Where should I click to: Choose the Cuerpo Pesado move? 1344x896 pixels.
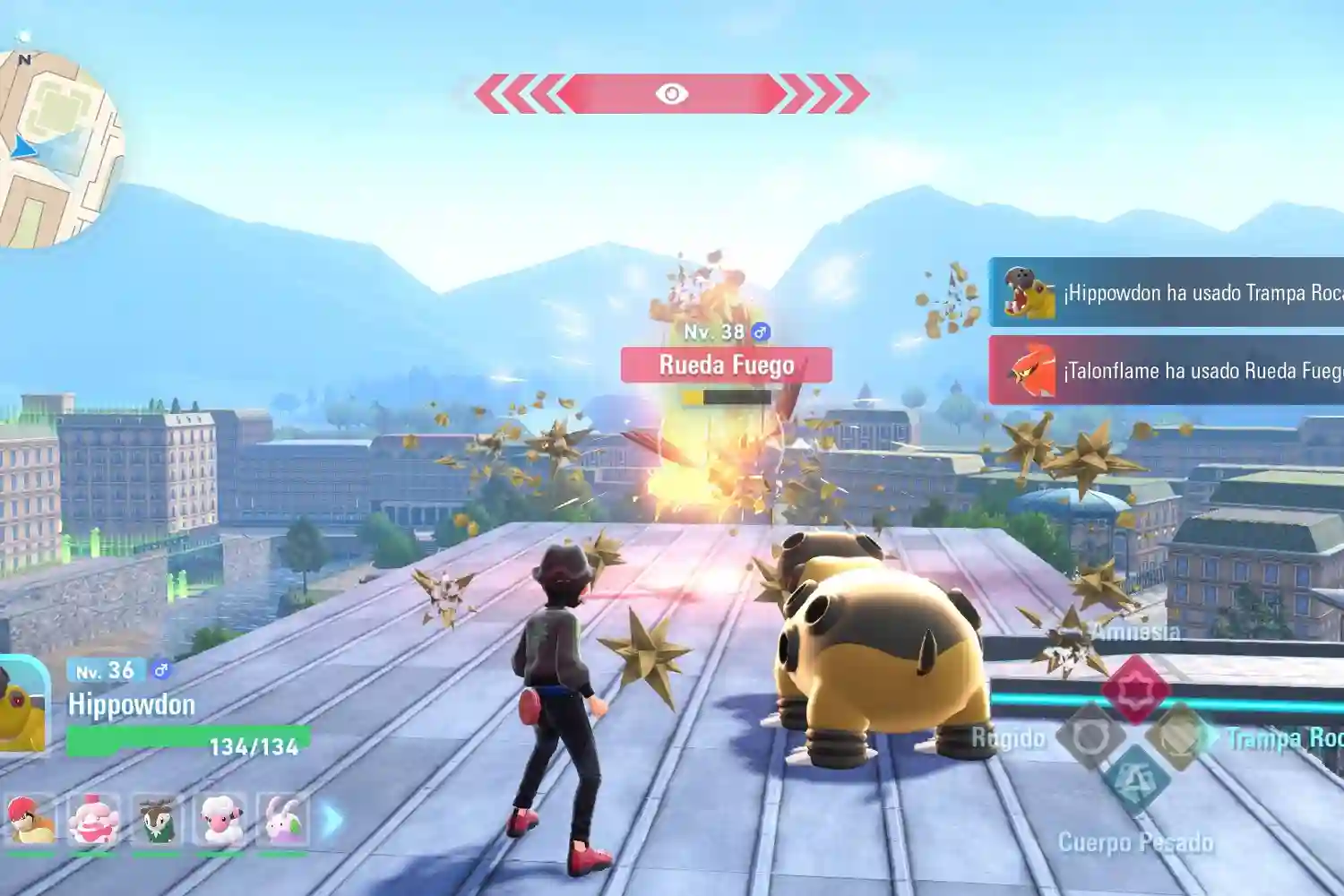(x=1135, y=780)
